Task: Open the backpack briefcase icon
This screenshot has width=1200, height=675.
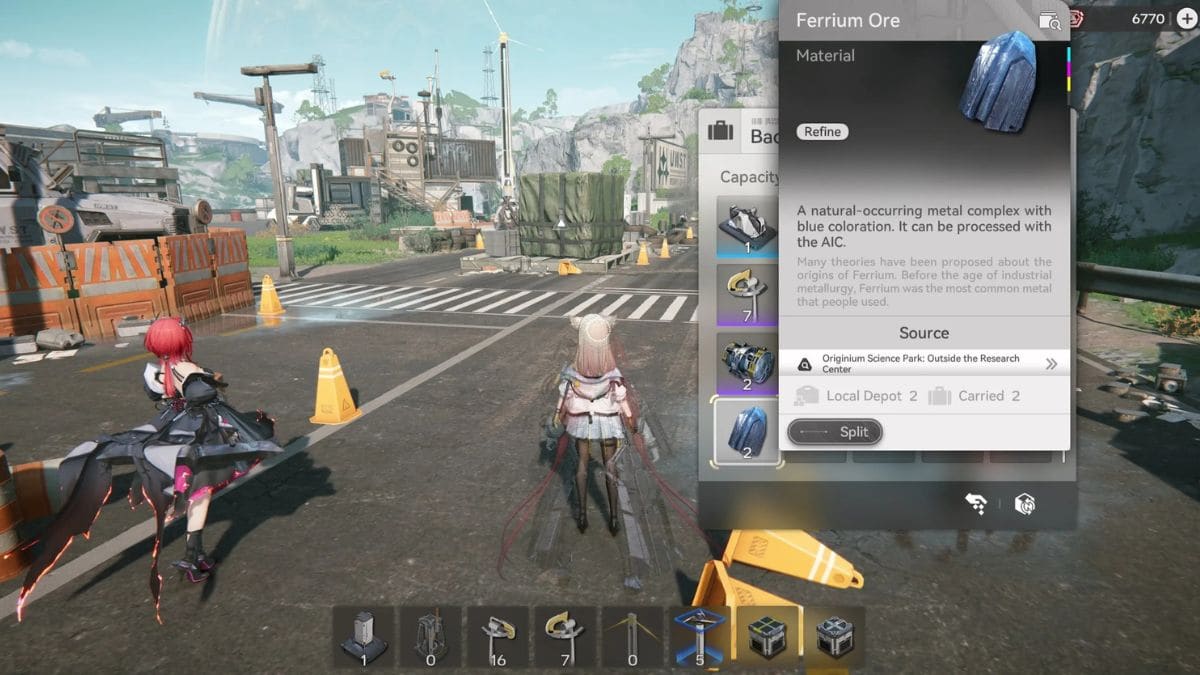Action: 718,131
